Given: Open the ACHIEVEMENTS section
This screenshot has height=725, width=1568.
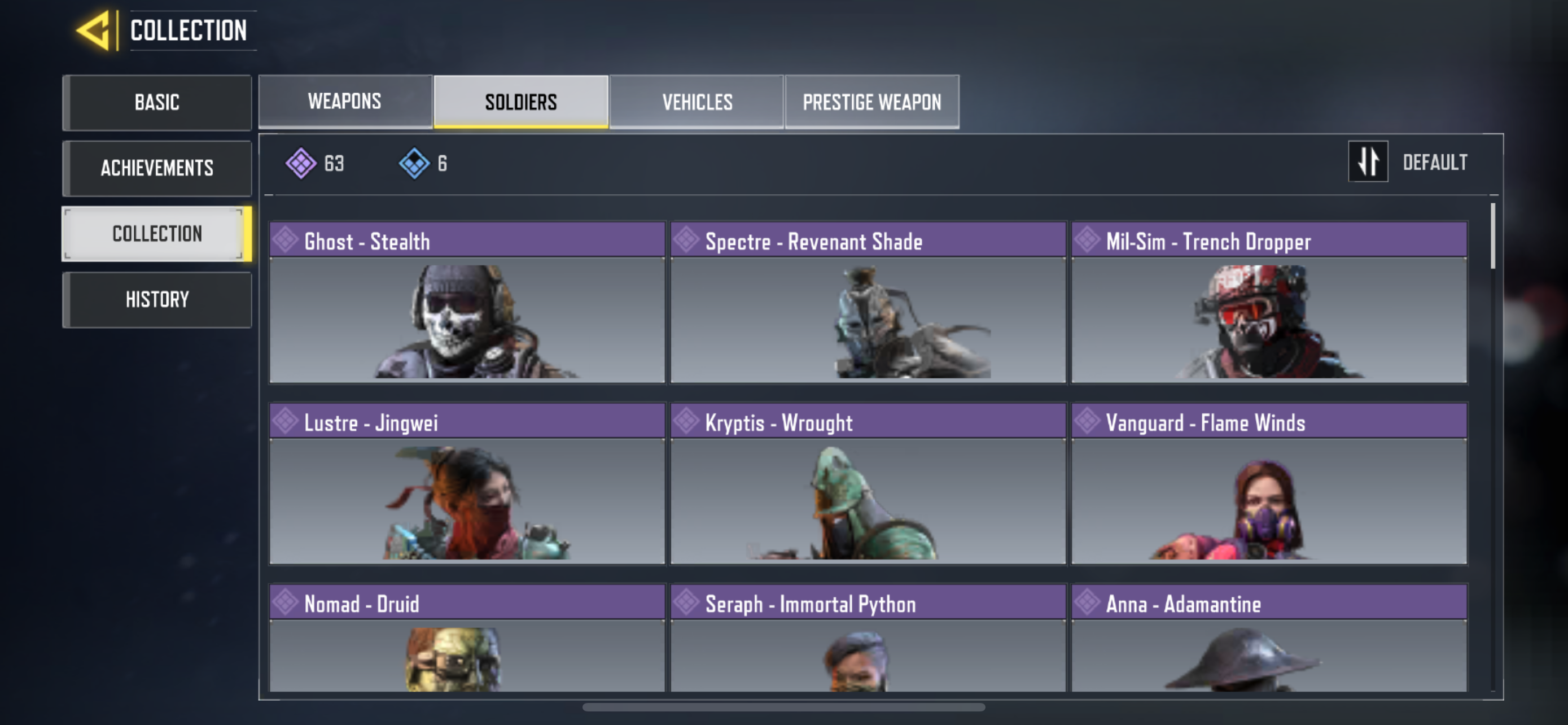Looking at the screenshot, I should (x=156, y=168).
